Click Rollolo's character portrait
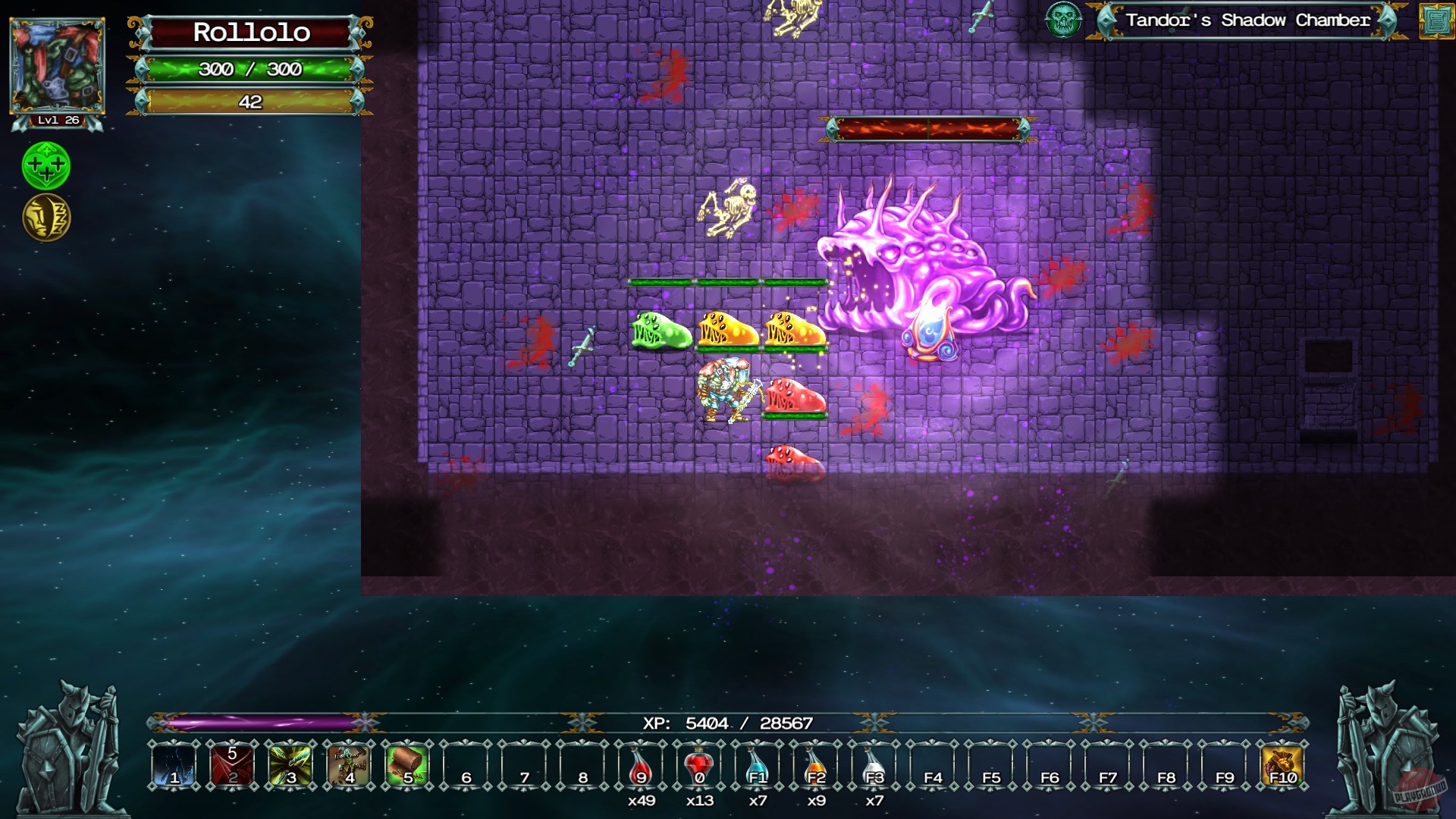Viewport: 1456px width, 819px height. tap(57, 64)
